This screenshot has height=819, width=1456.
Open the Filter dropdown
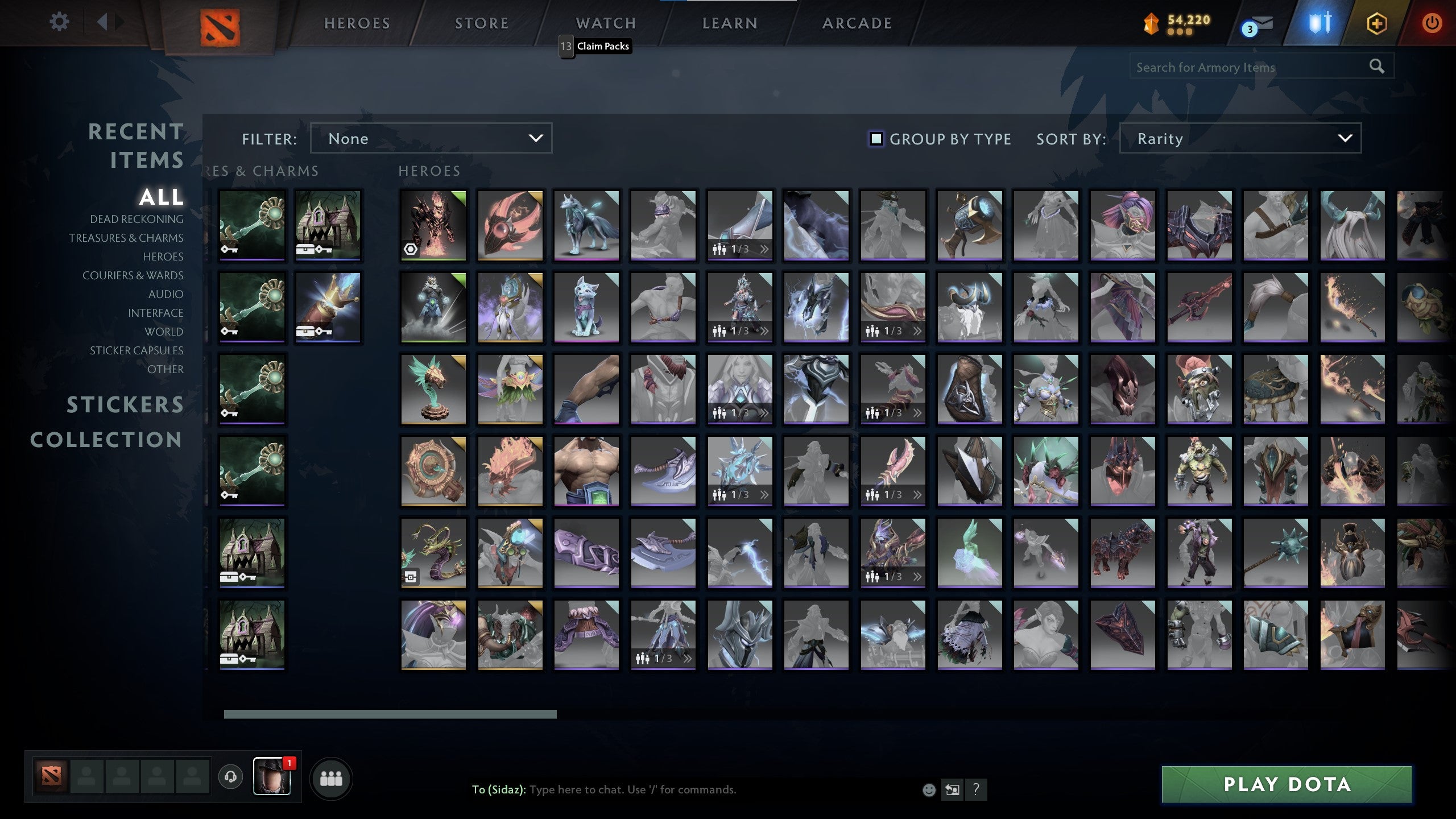[x=431, y=138]
